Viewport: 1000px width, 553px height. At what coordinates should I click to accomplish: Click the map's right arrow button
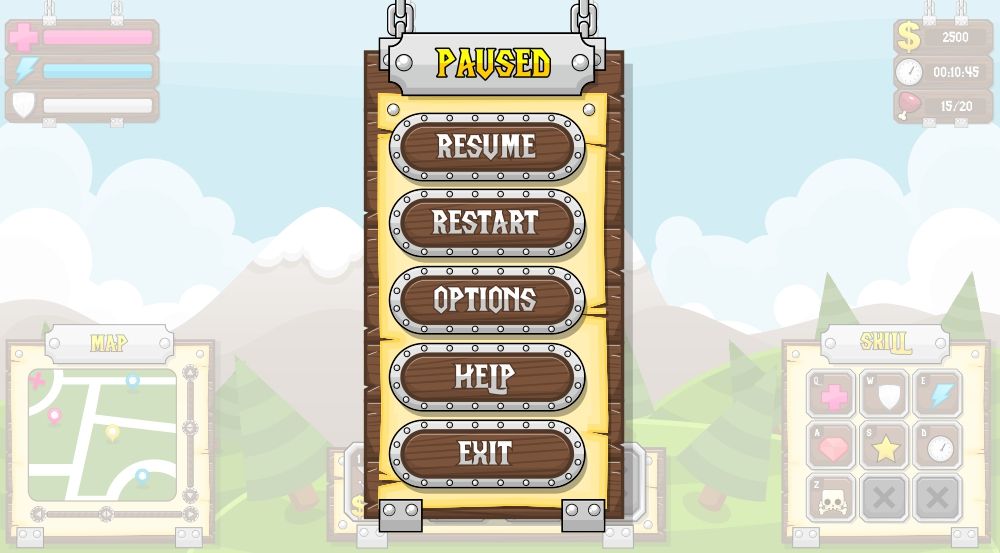coord(190,514)
